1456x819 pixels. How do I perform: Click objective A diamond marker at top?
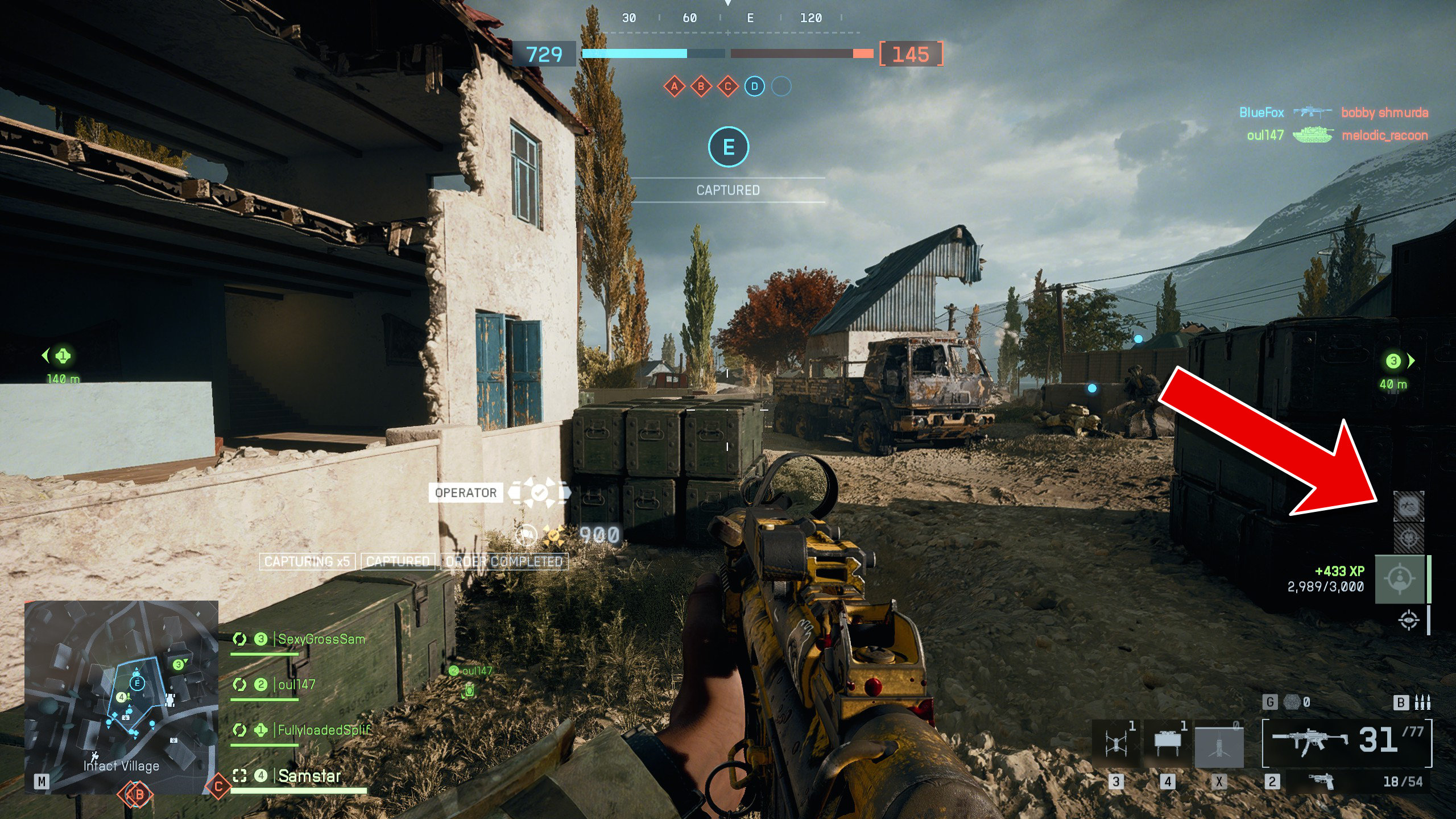[675, 86]
